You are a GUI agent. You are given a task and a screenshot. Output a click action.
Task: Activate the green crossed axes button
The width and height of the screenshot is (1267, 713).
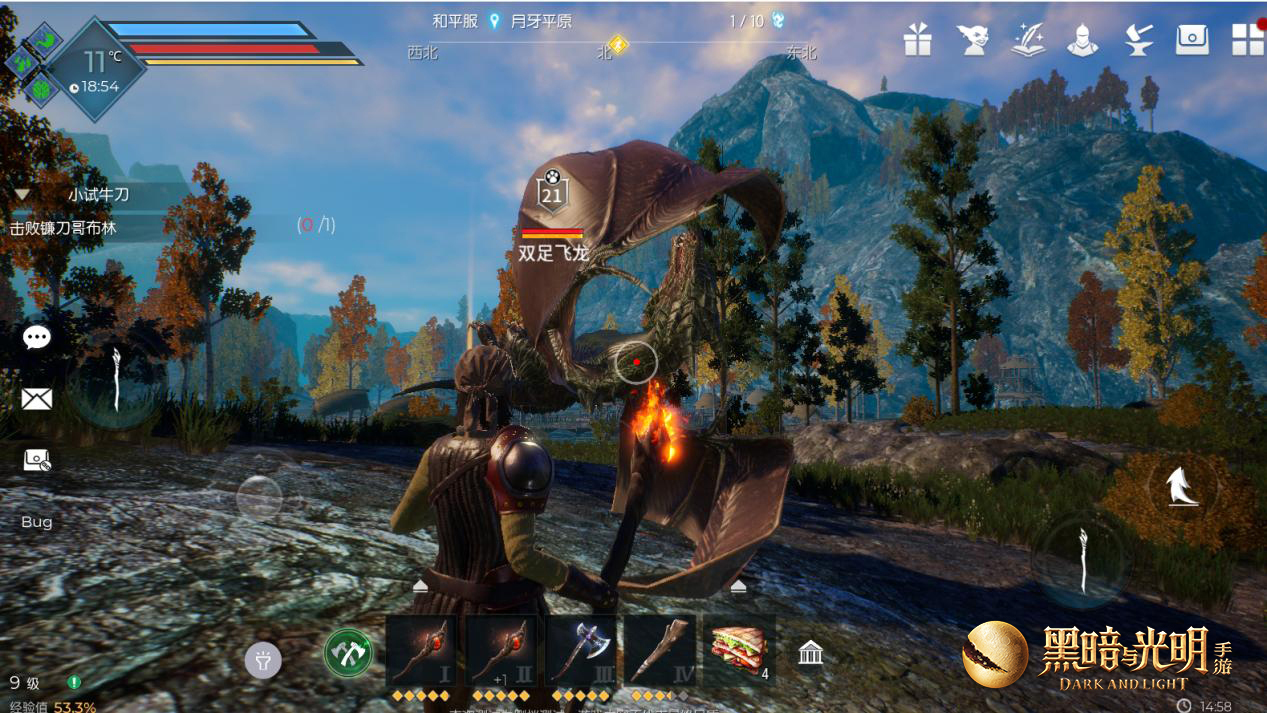(x=348, y=654)
